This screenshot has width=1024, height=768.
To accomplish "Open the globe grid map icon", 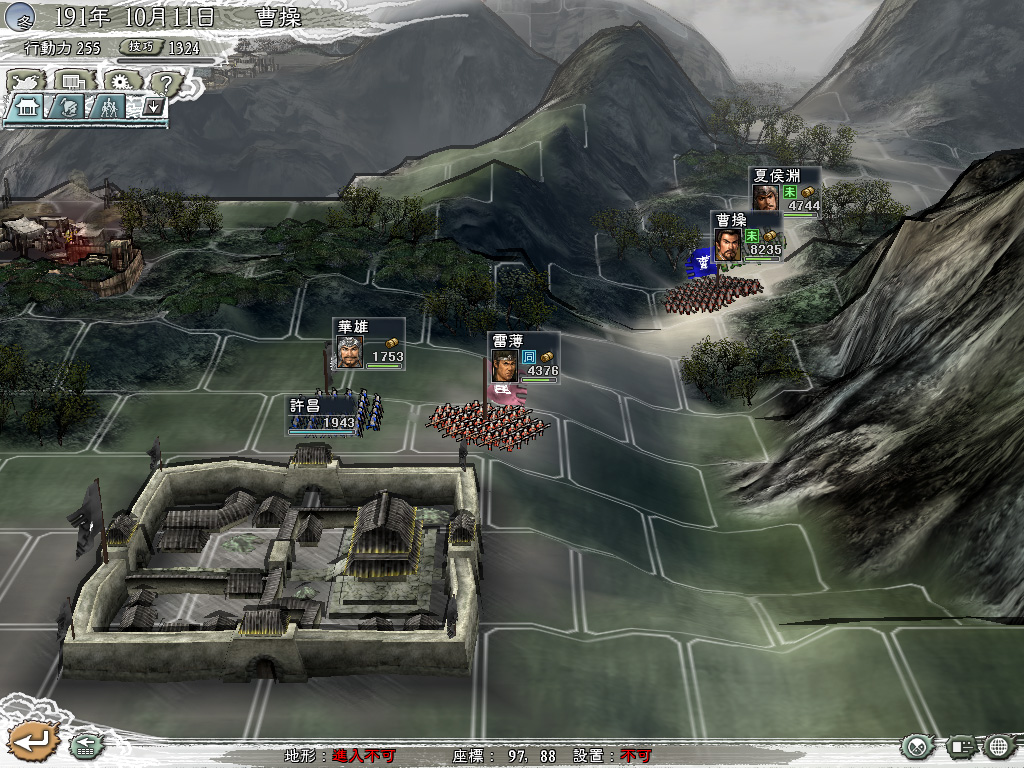I will (999, 746).
